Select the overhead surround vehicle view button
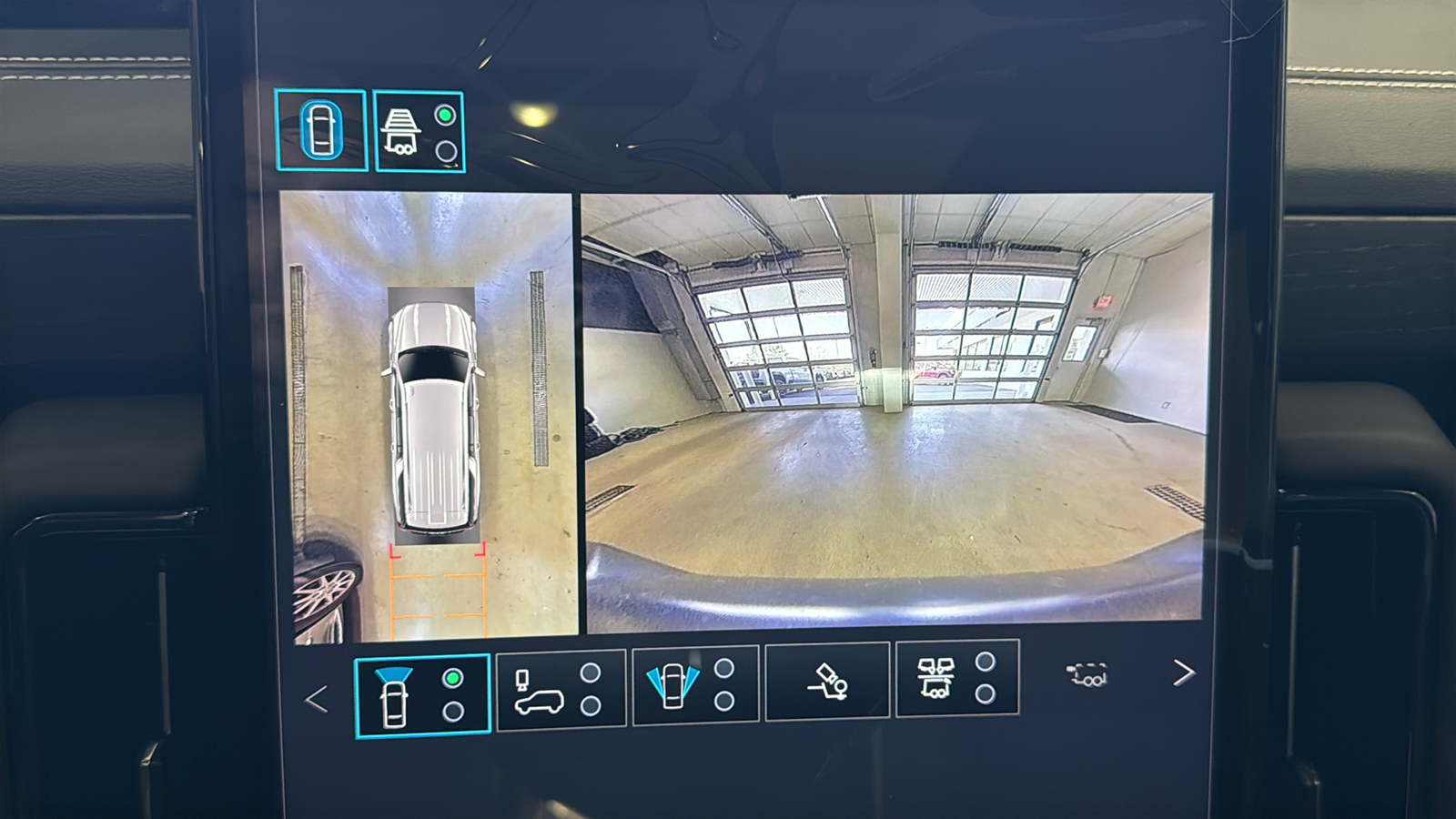 coord(321,130)
